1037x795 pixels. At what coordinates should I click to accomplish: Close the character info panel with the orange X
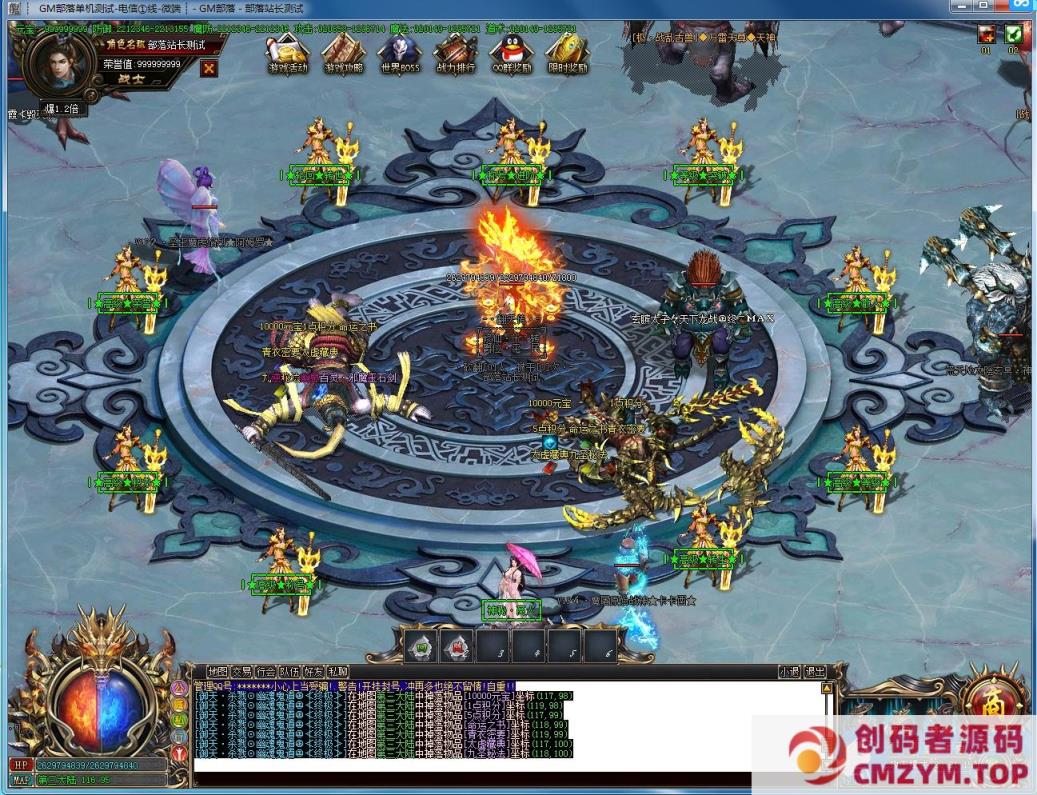(x=209, y=68)
